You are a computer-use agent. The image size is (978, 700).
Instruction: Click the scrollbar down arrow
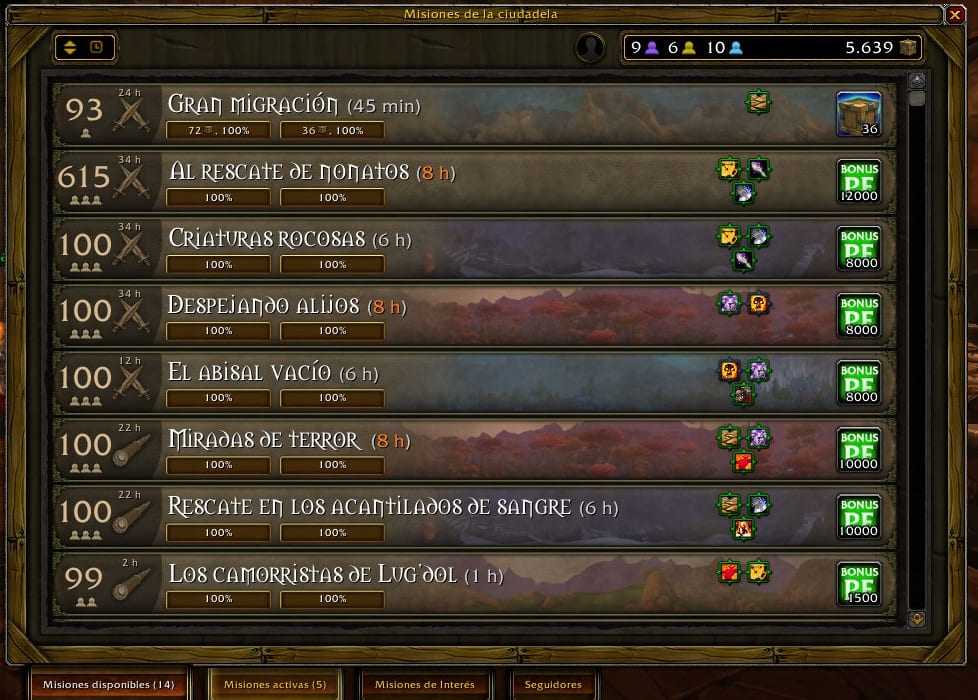[917, 619]
